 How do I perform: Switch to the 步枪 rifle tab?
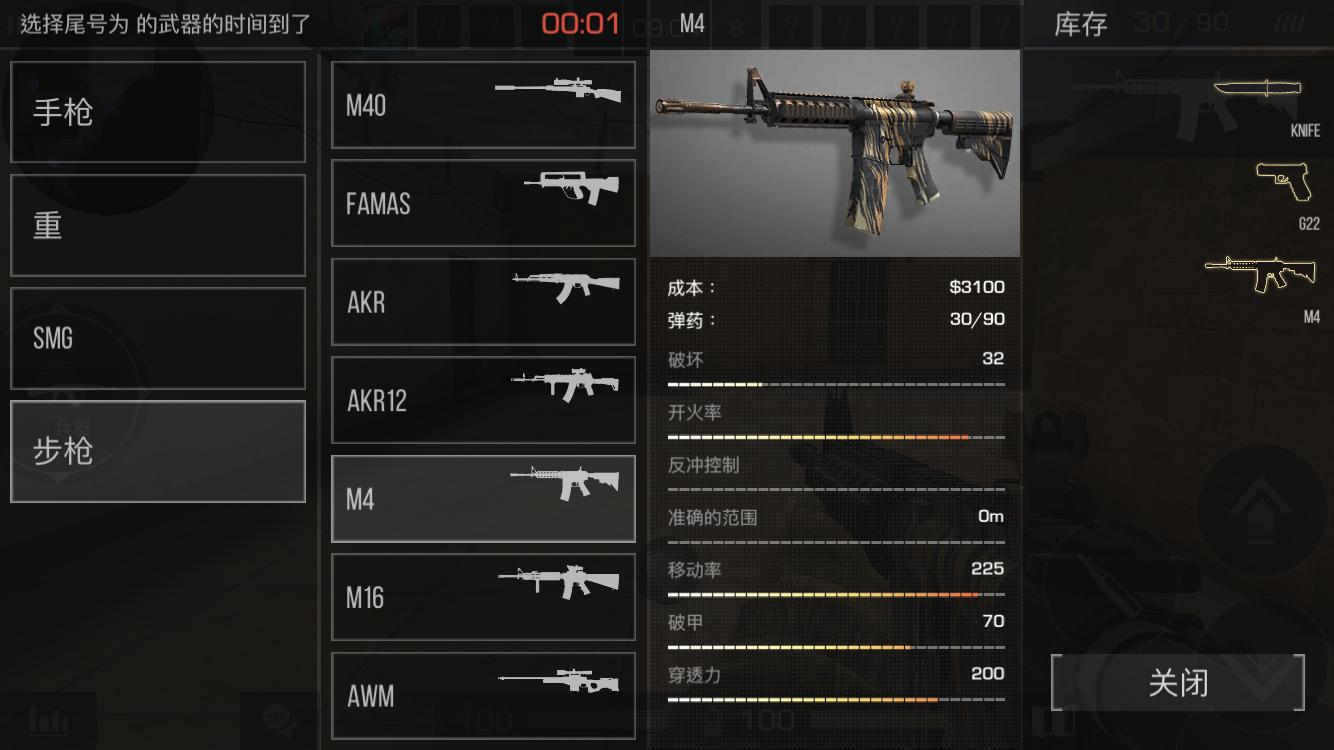[157, 451]
